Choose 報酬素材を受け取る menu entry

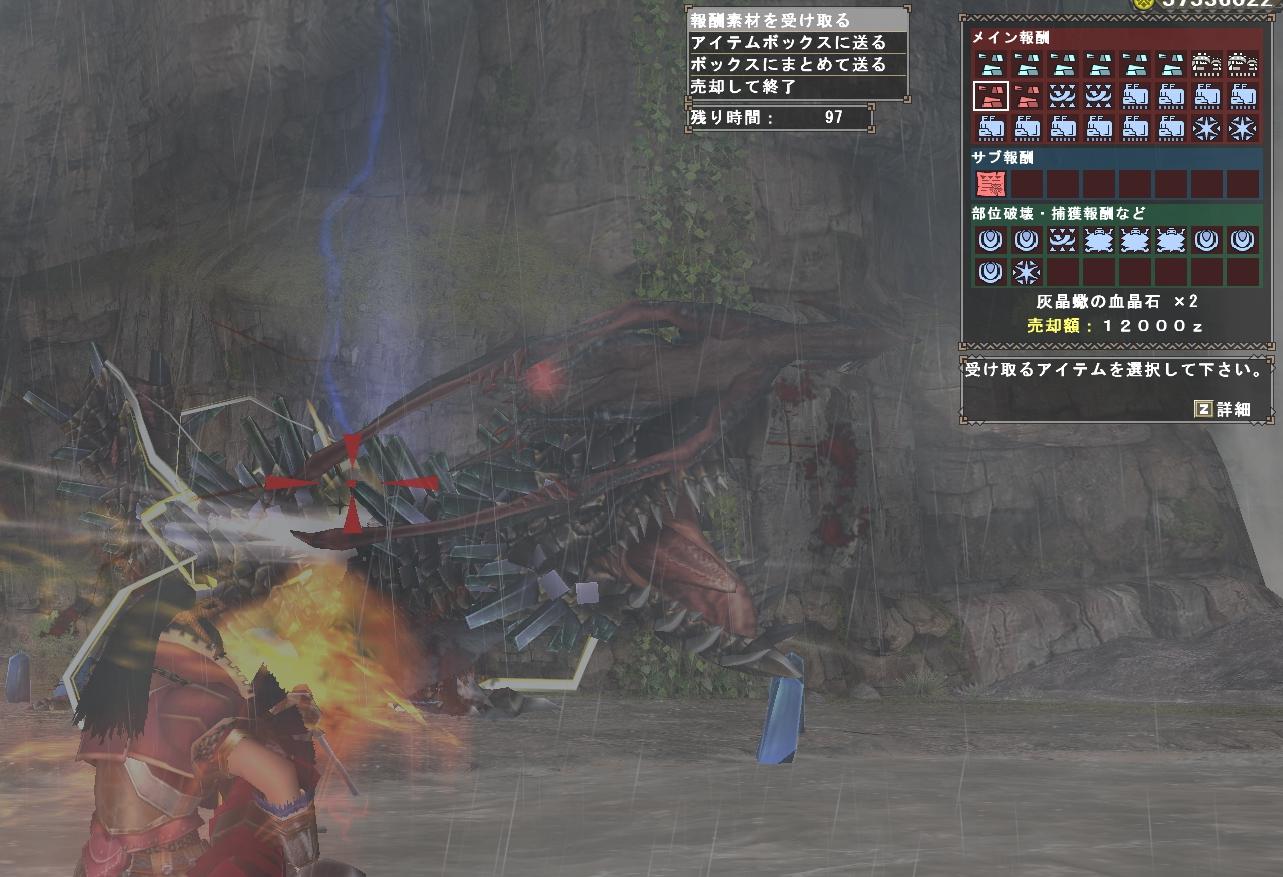pyautogui.click(x=770, y=20)
